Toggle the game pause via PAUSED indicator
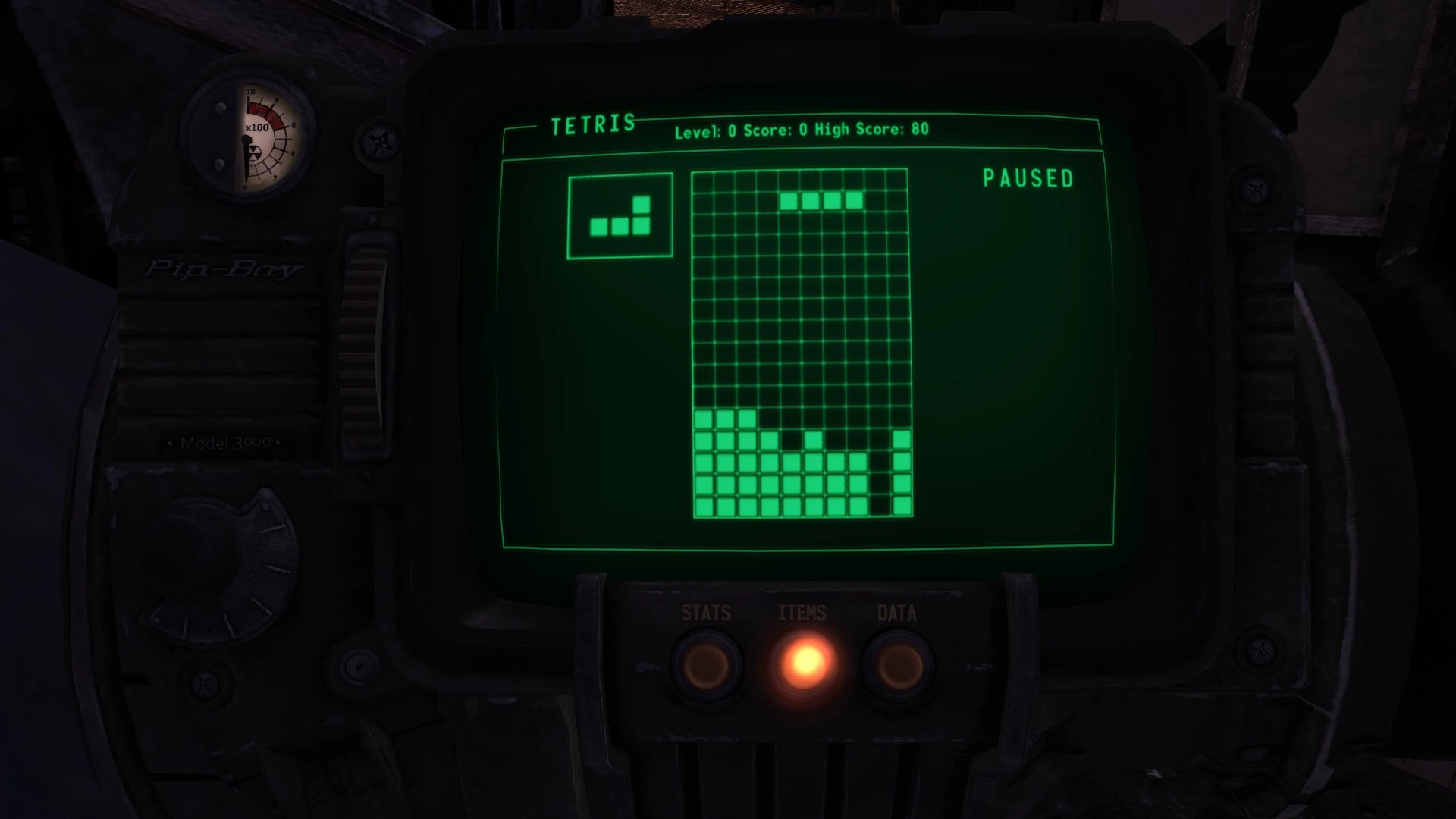 pyautogui.click(x=1028, y=179)
